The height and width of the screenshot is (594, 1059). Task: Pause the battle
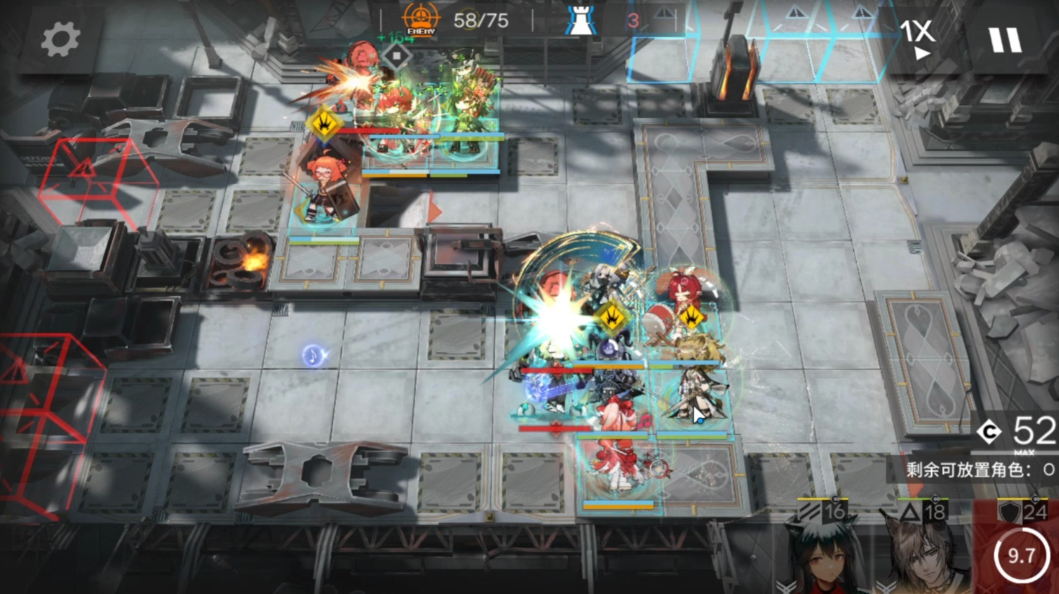pos(1004,39)
